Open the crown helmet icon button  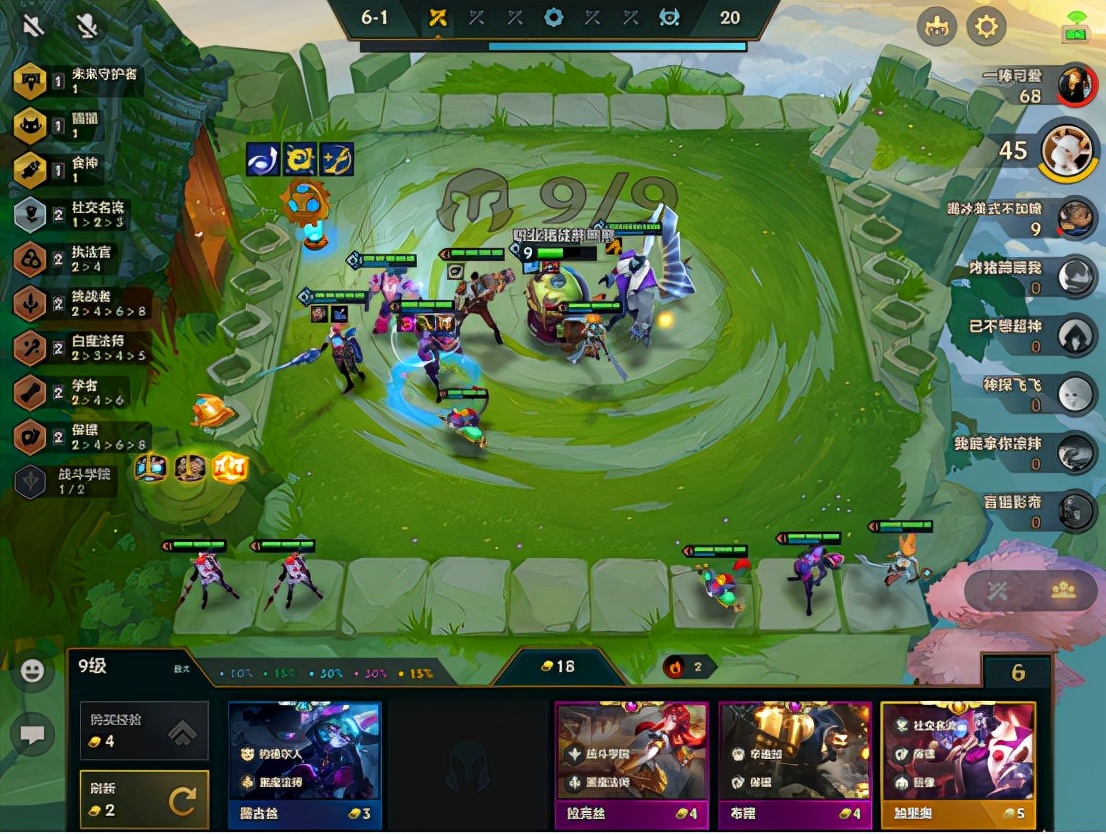coord(937,26)
